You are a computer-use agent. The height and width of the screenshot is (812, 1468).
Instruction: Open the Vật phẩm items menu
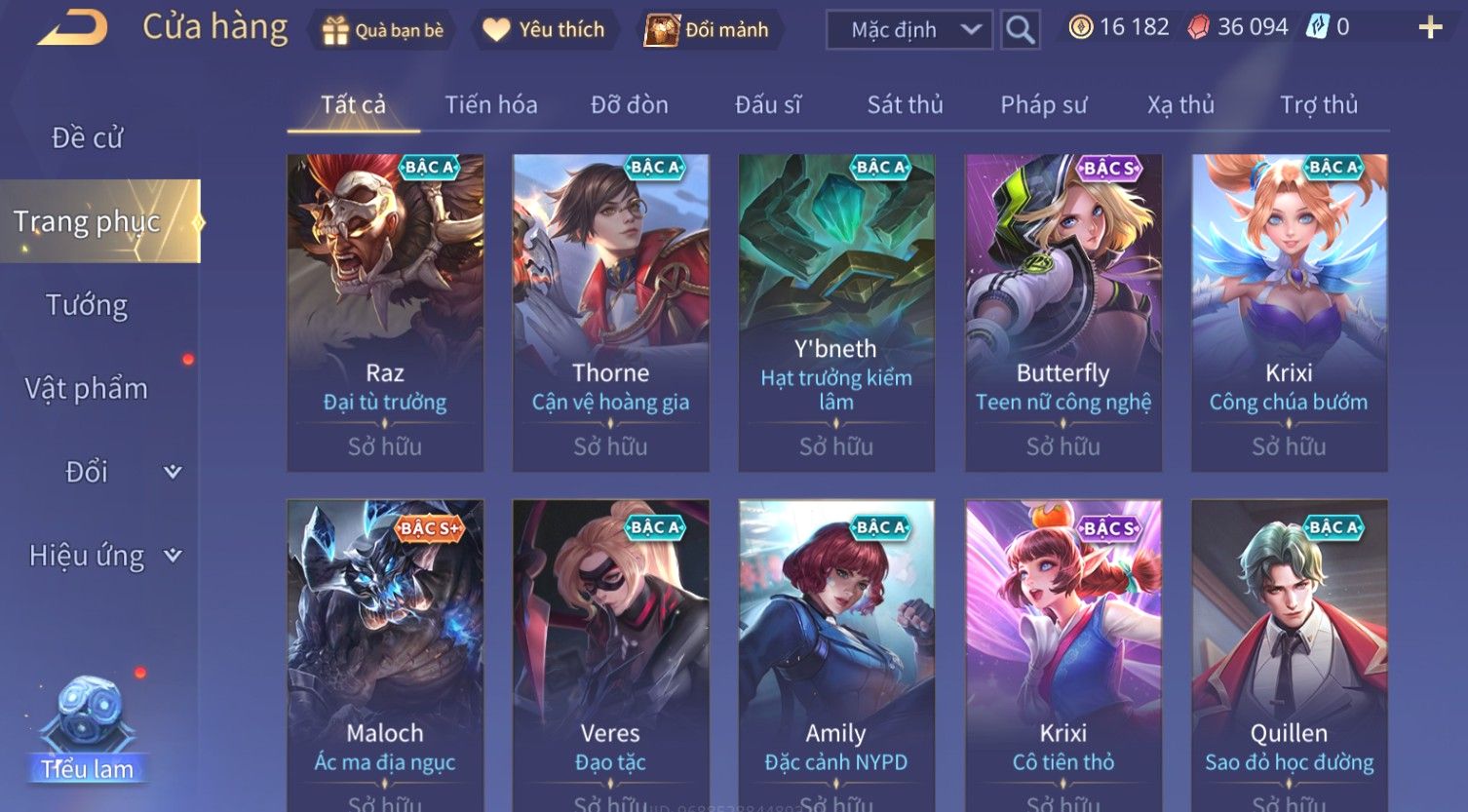87,389
